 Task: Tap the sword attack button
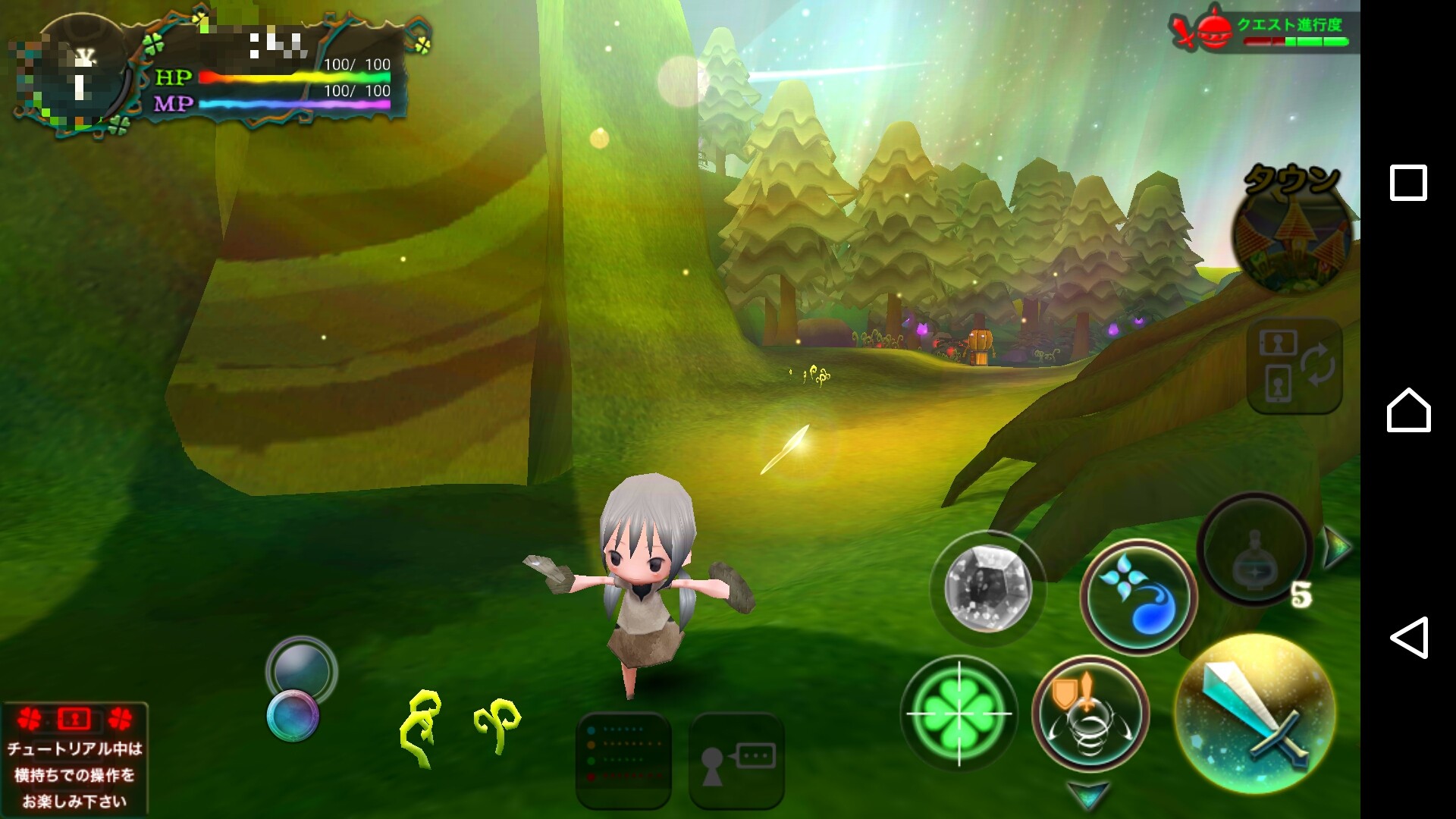pyautogui.click(x=1255, y=713)
